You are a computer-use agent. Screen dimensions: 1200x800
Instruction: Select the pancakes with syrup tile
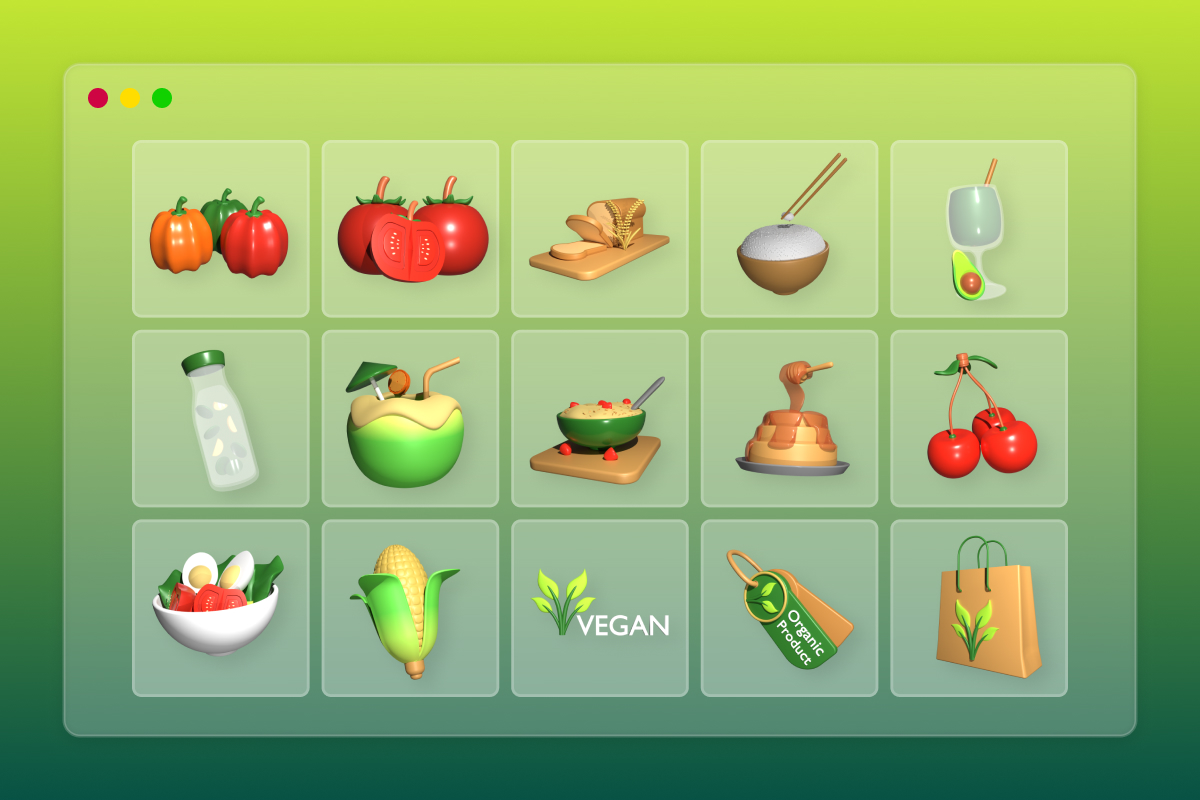pyautogui.click(x=789, y=418)
